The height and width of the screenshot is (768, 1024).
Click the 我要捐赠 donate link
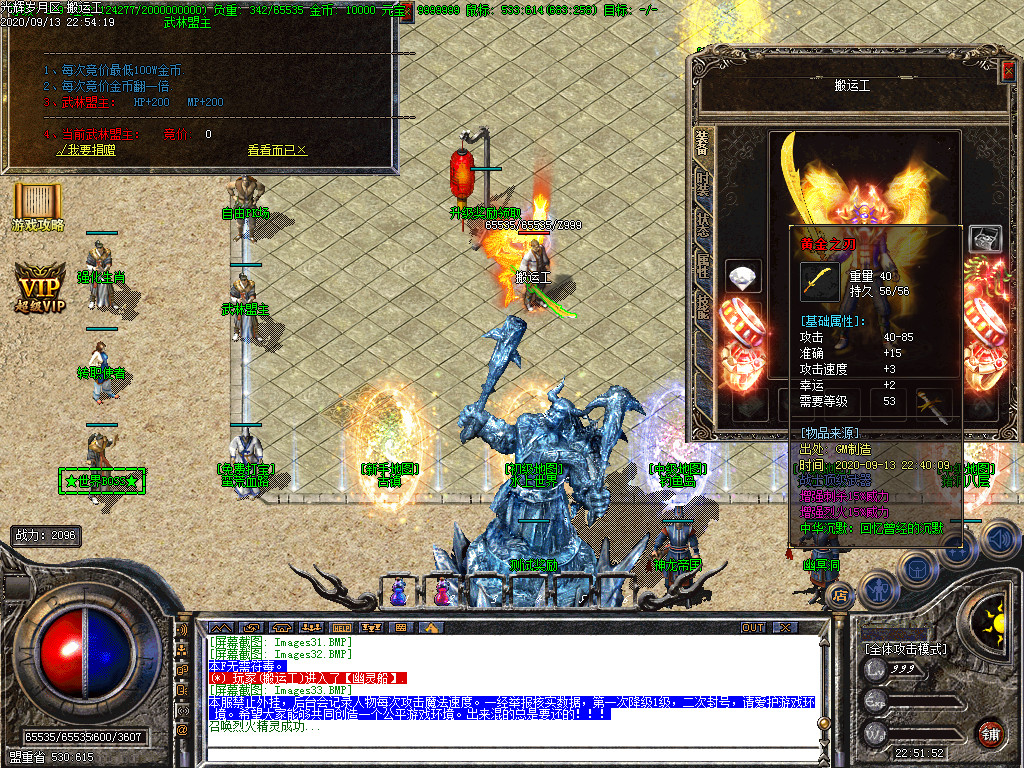(86, 150)
